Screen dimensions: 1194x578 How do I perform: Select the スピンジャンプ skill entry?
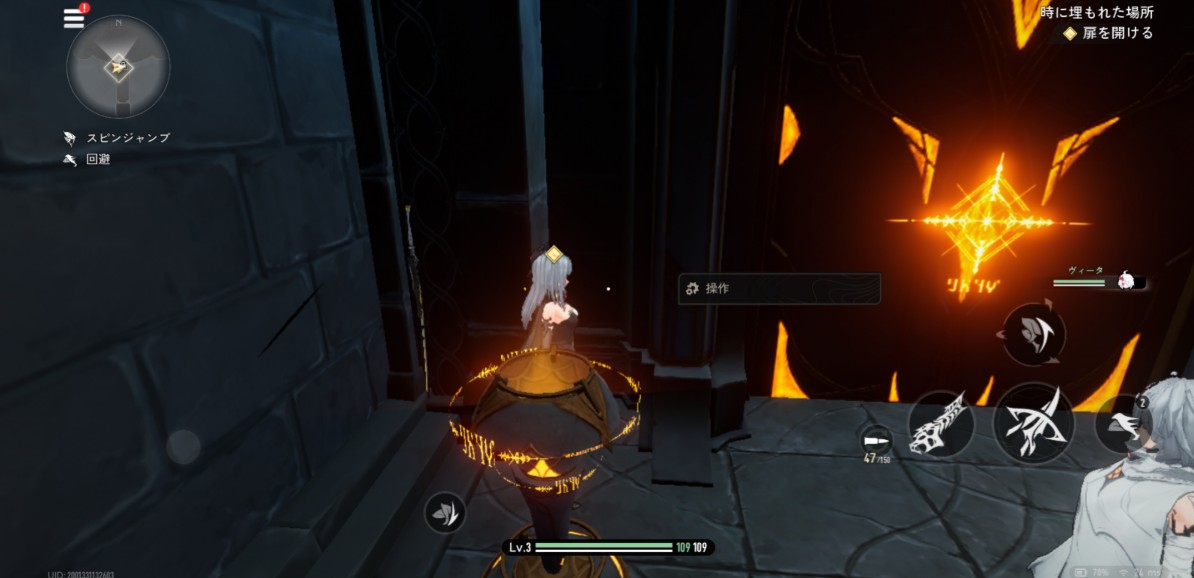click(118, 138)
